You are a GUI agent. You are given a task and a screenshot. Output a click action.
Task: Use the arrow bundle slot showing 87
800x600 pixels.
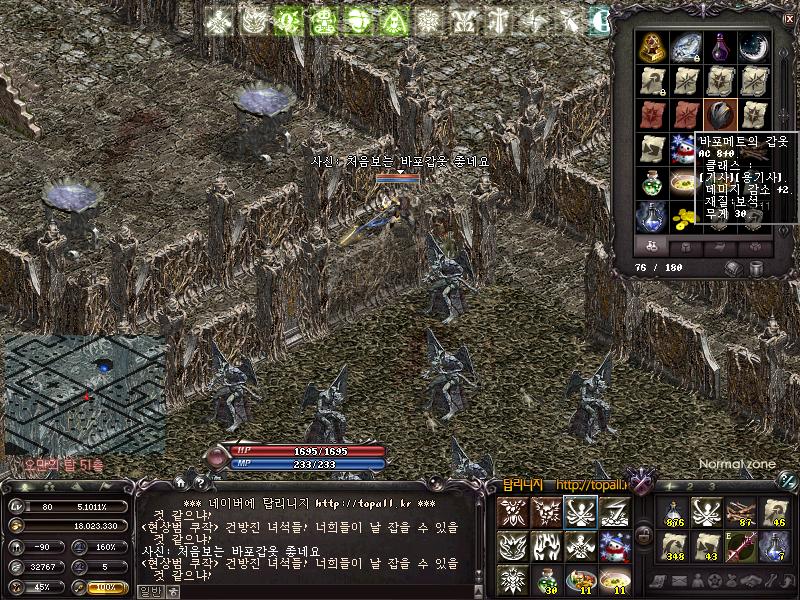[x=739, y=512]
